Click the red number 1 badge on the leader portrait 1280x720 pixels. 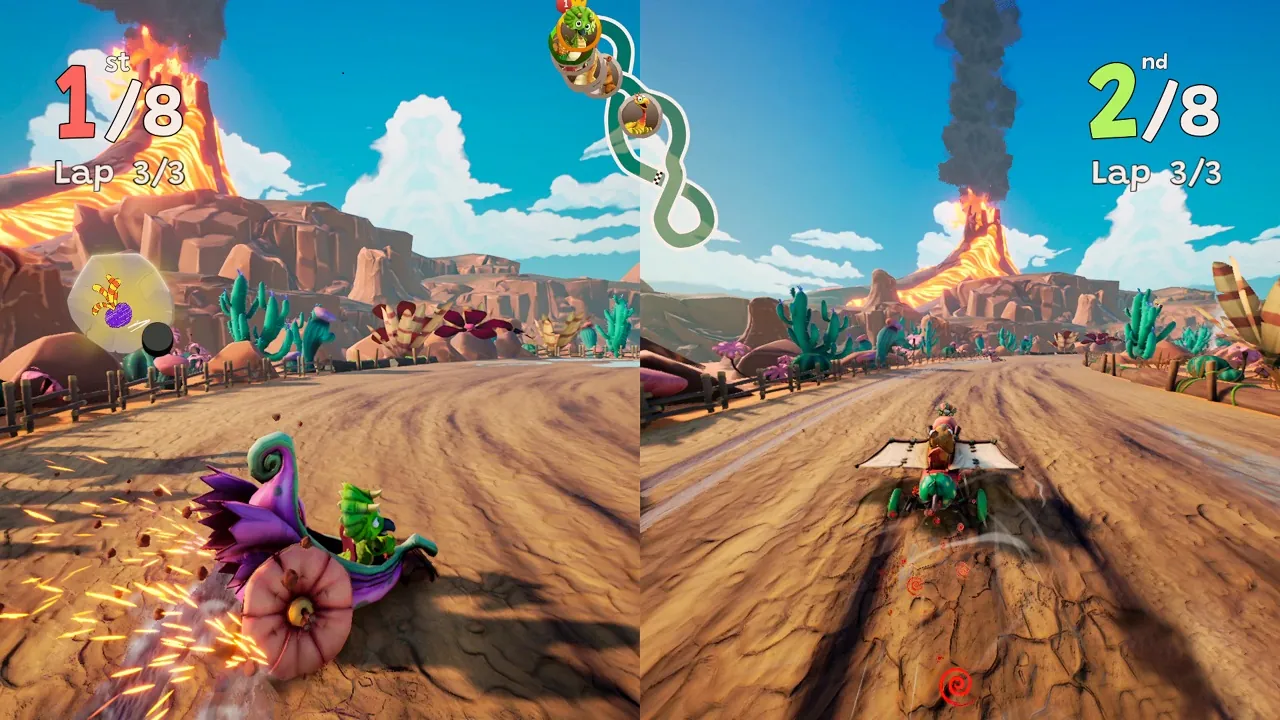563,6
